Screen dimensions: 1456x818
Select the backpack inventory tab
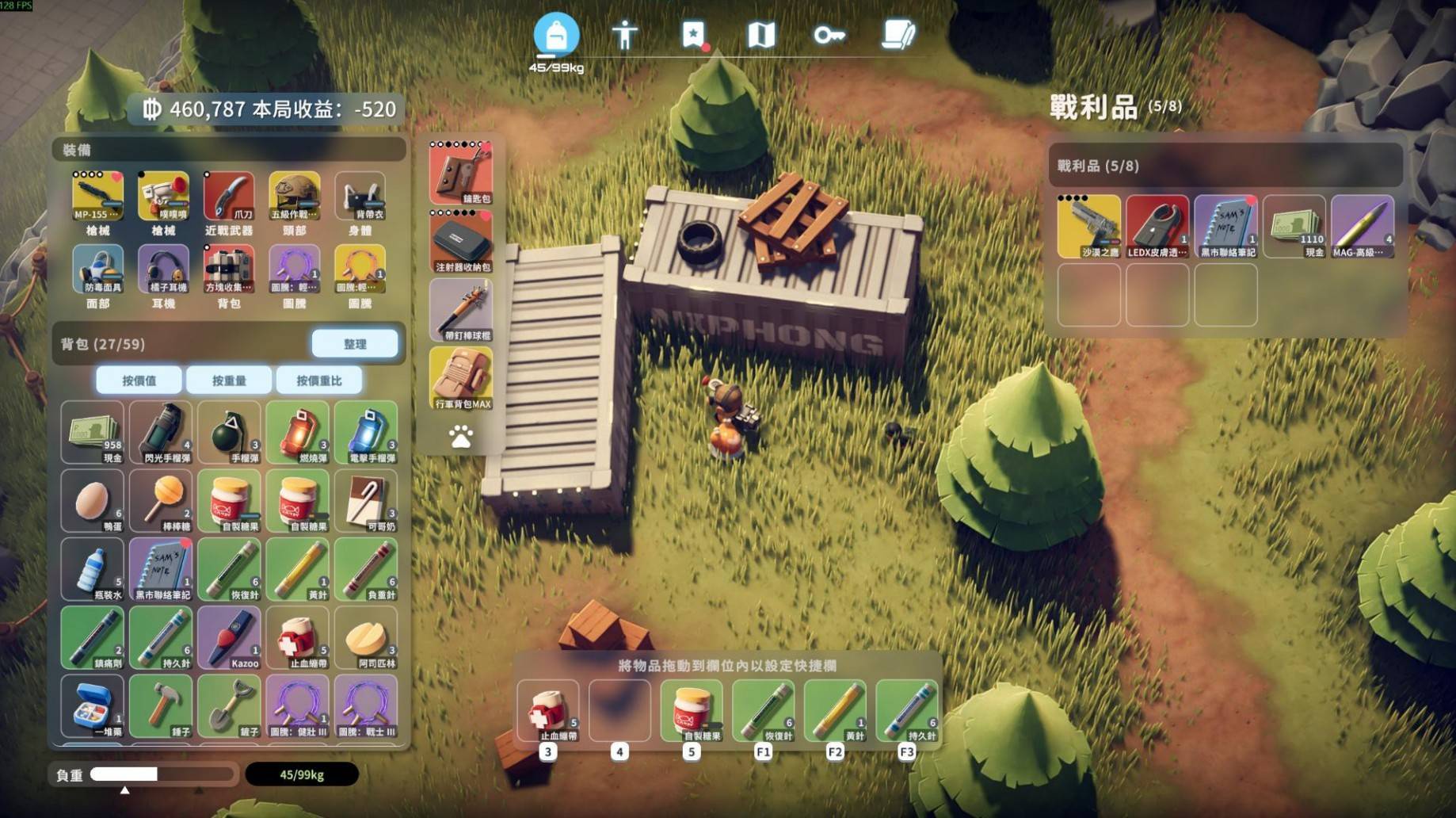point(556,35)
